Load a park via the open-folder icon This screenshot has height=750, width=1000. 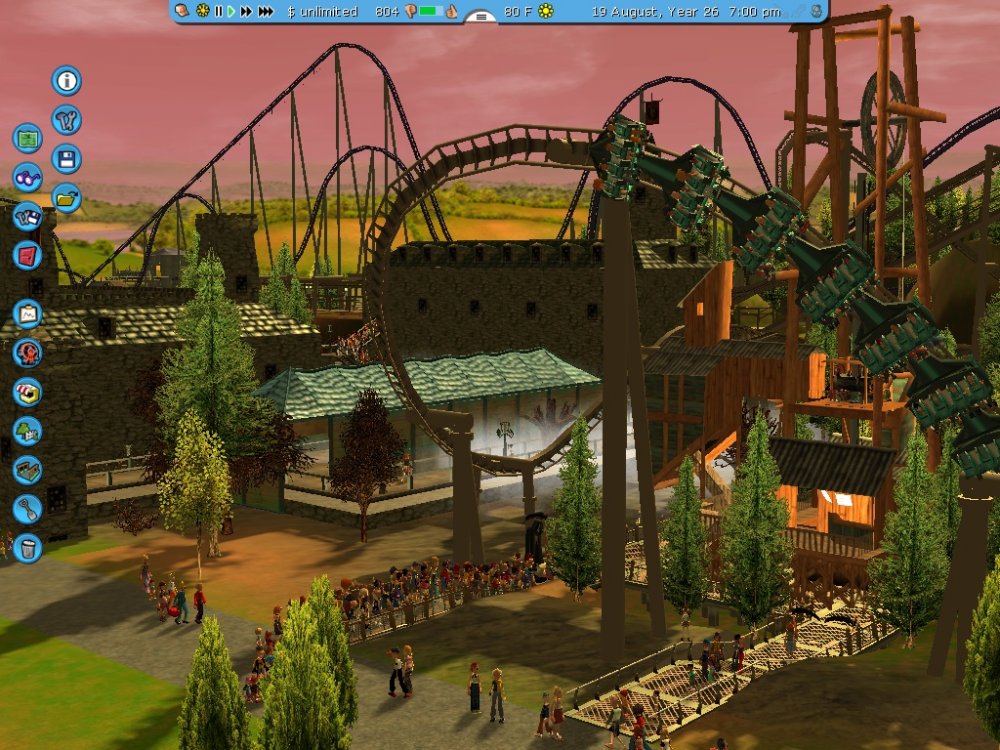click(x=66, y=198)
